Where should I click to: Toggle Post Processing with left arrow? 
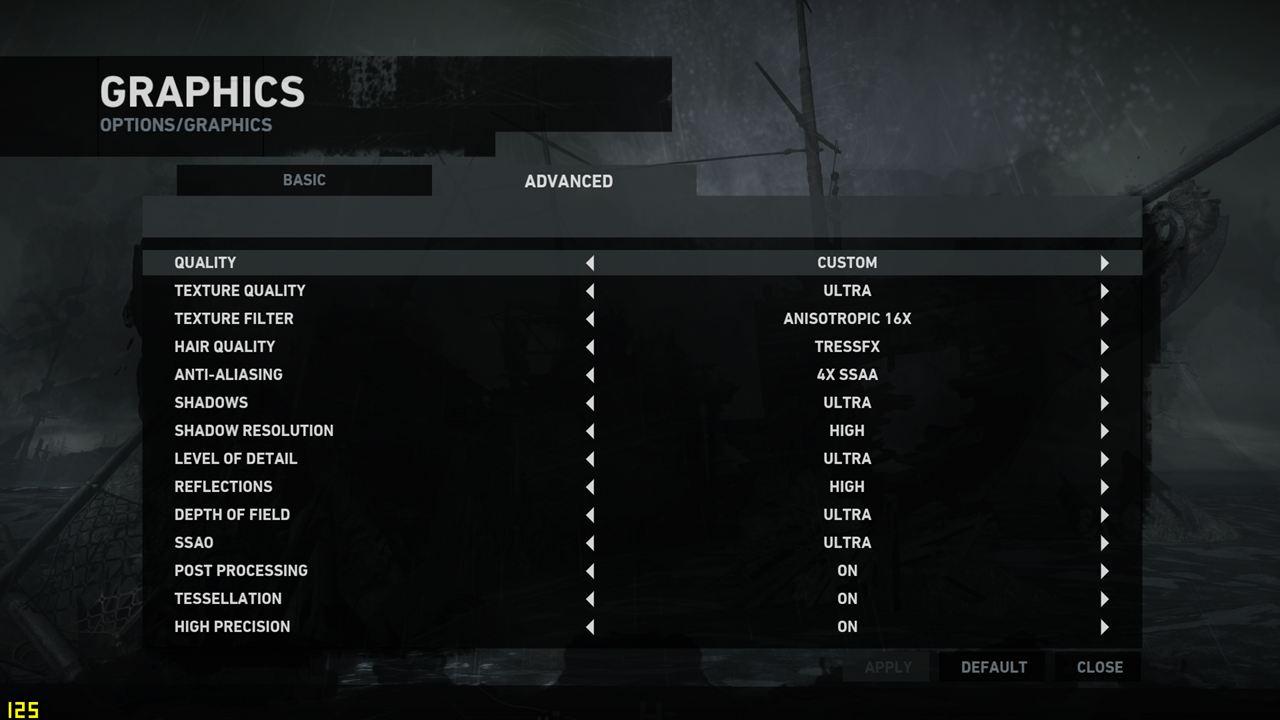(x=590, y=571)
